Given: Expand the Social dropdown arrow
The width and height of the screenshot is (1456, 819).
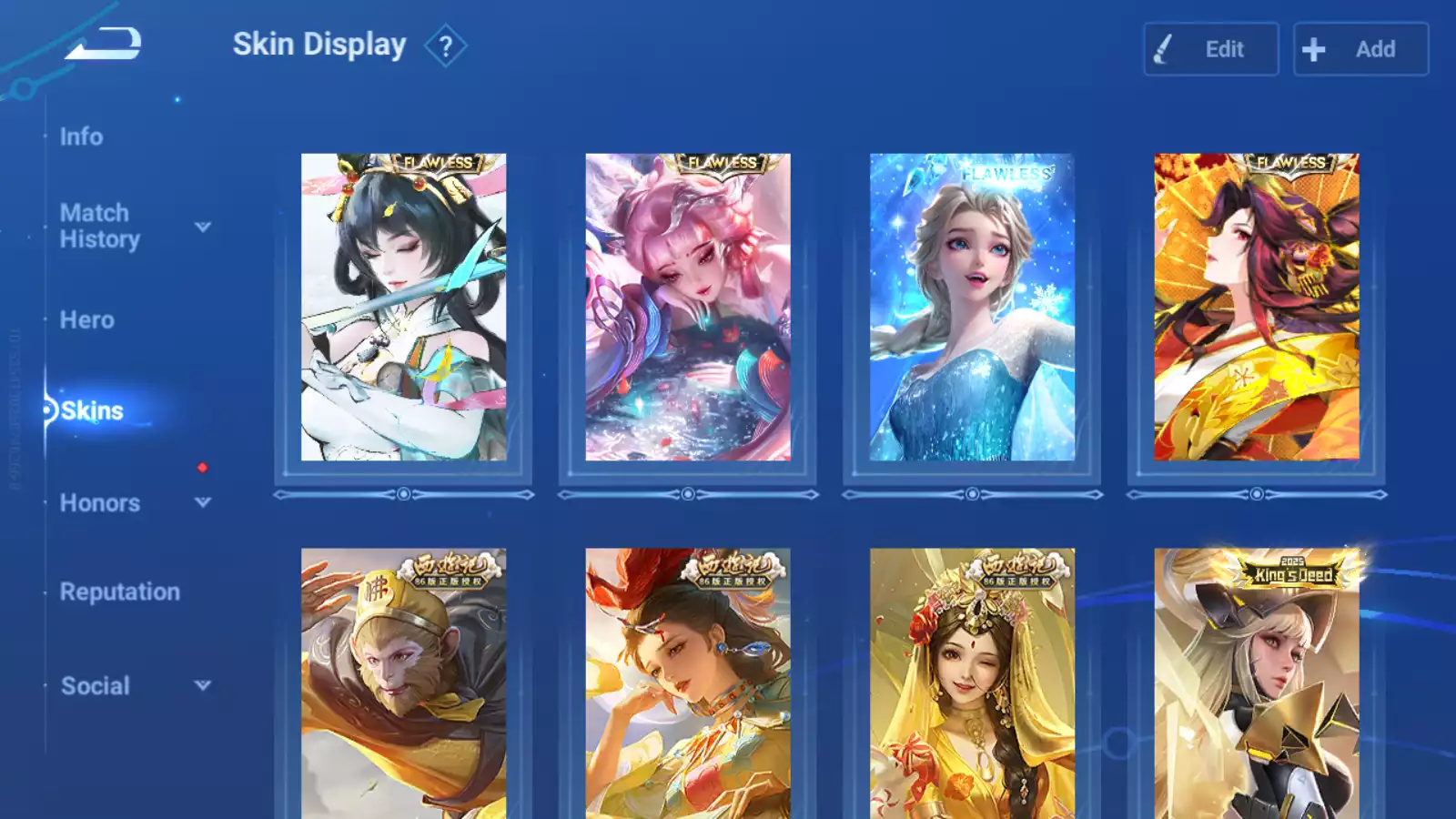Looking at the screenshot, I should [x=203, y=685].
